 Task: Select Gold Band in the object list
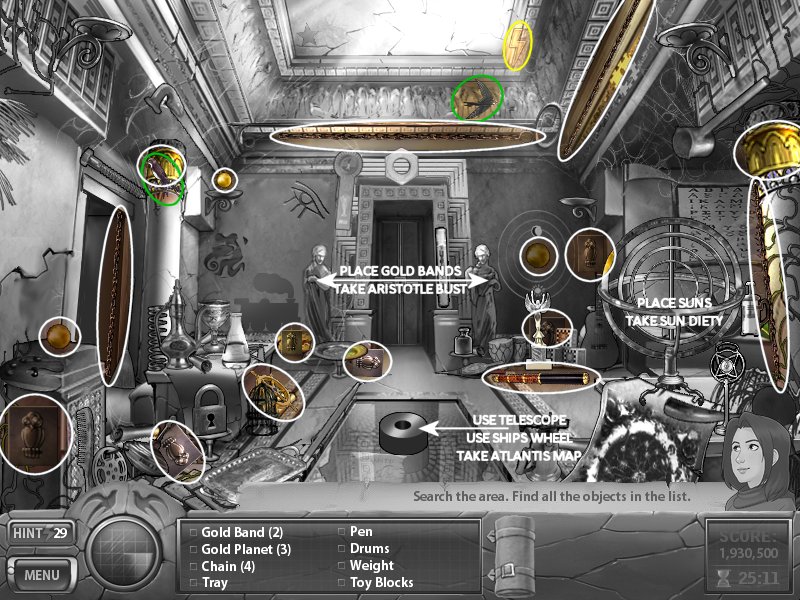point(242,532)
